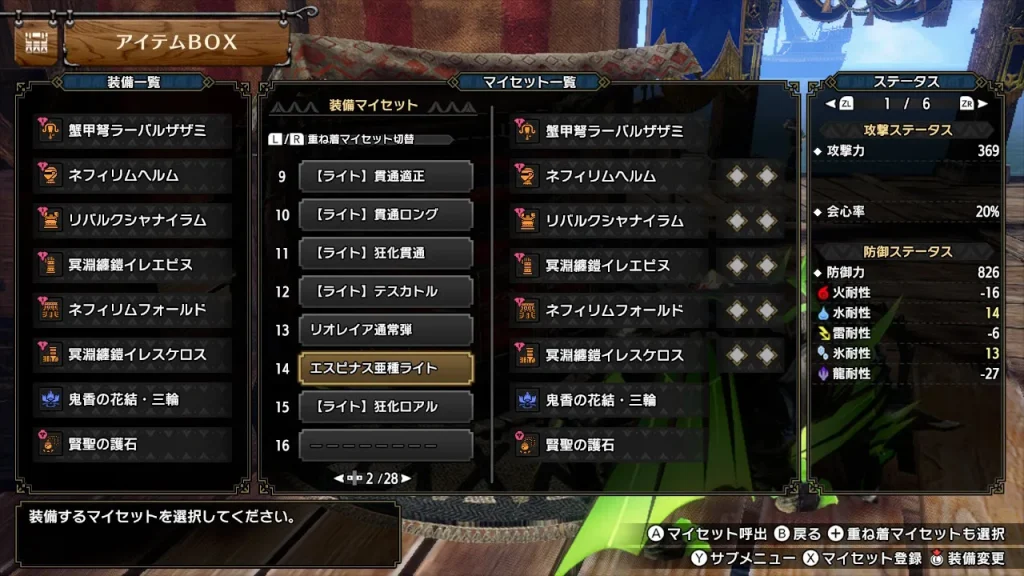The height and width of the screenshot is (576, 1024).
Task: Choose the リオレイア通常弾 loadout
Action: pos(385,330)
